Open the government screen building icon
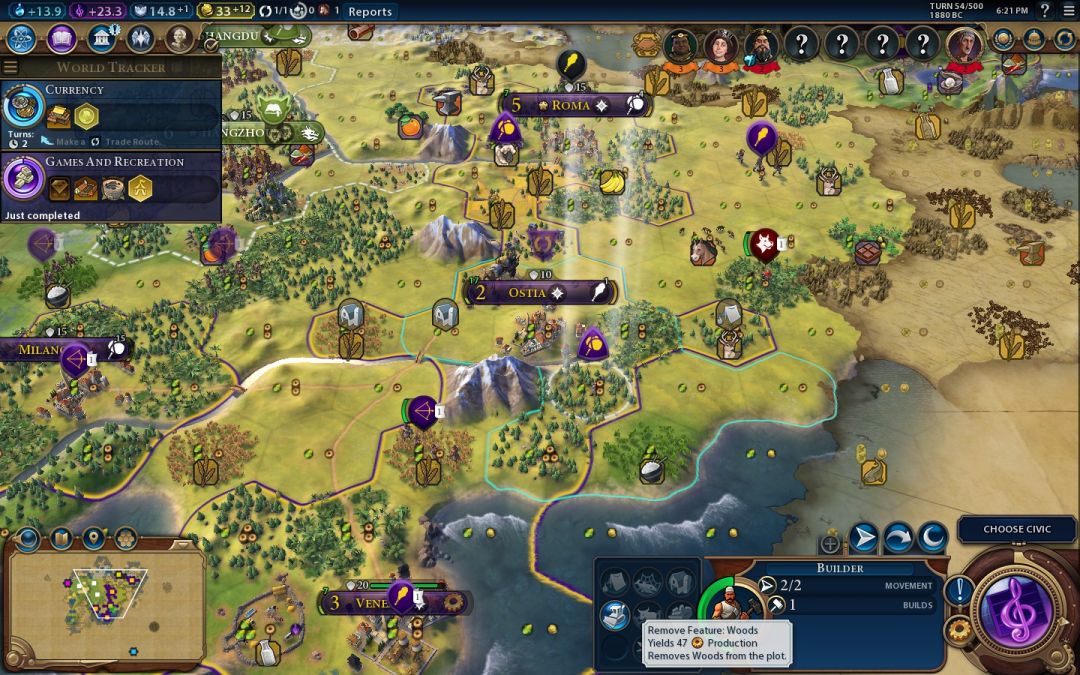The width and height of the screenshot is (1080, 675). (100, 39)
